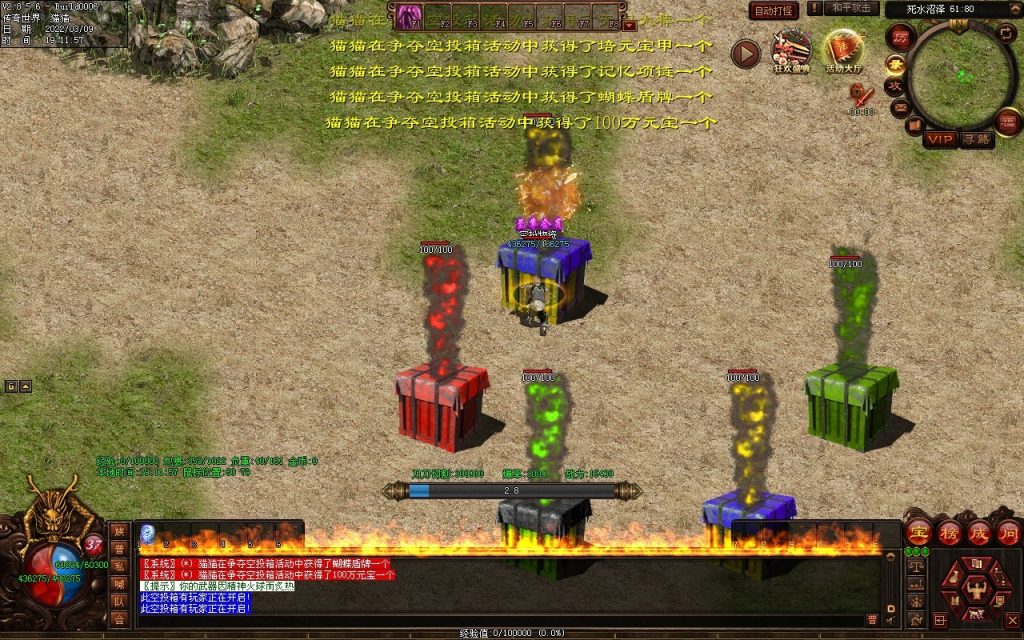1024x640 pixels.
Task: Toggle the 自动打怪 auto-fight button
Action: pos(775,11)
